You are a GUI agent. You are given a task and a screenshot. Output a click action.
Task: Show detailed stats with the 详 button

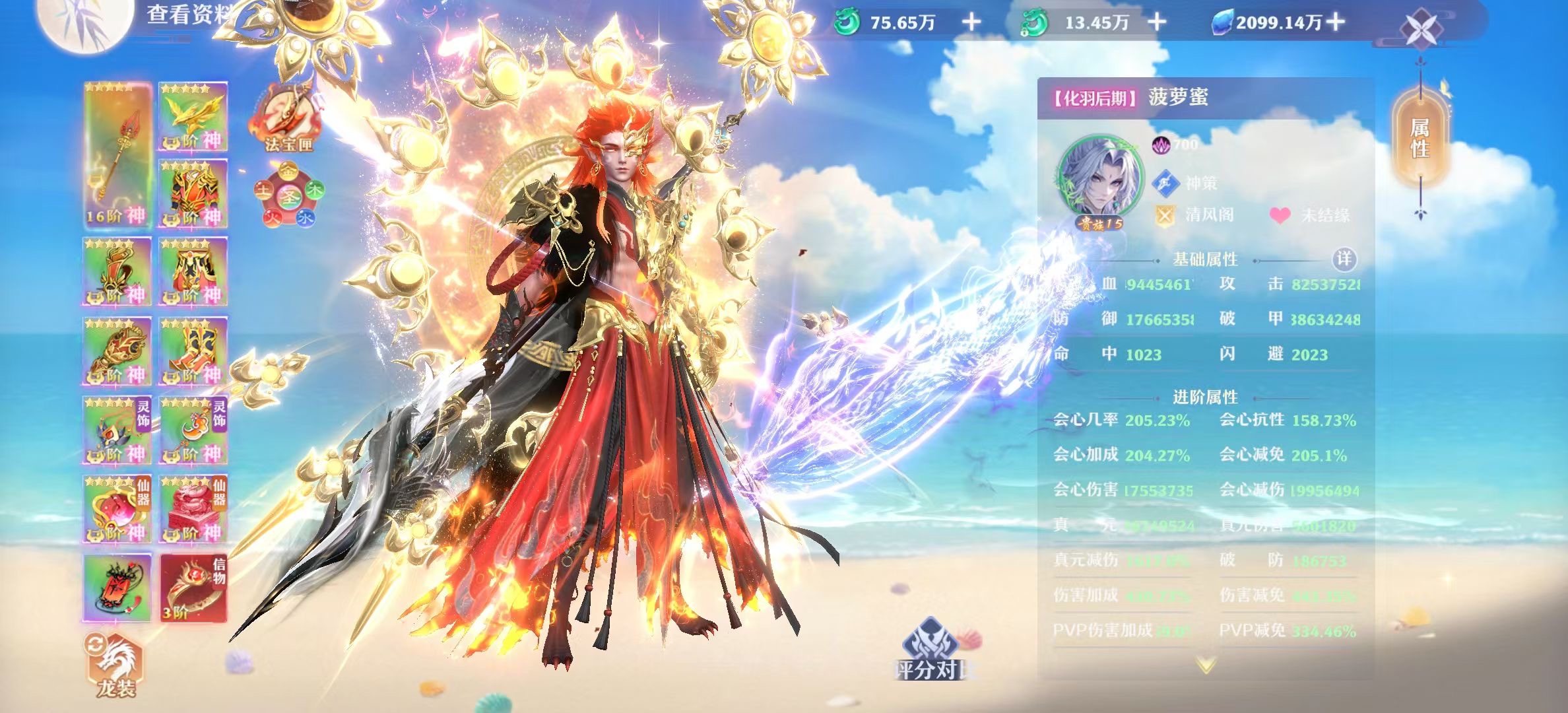tap(1344, 259)
